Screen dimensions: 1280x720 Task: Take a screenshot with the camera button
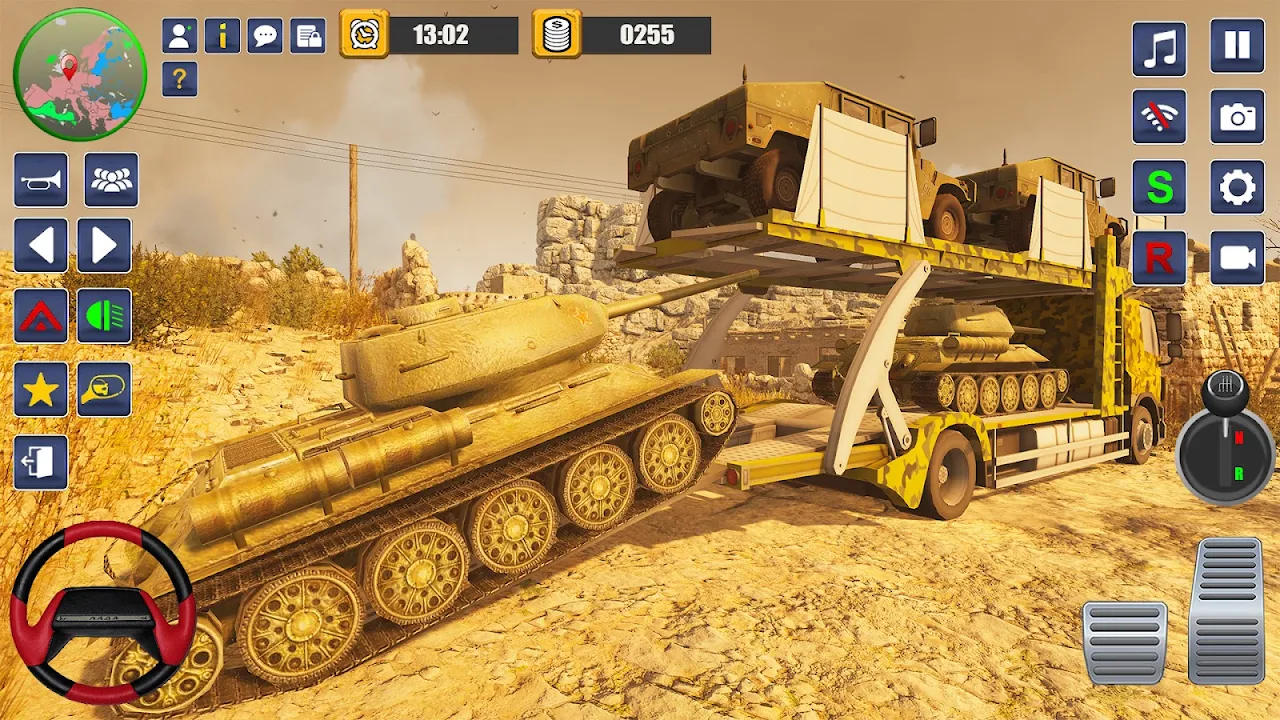point(1237,117)
